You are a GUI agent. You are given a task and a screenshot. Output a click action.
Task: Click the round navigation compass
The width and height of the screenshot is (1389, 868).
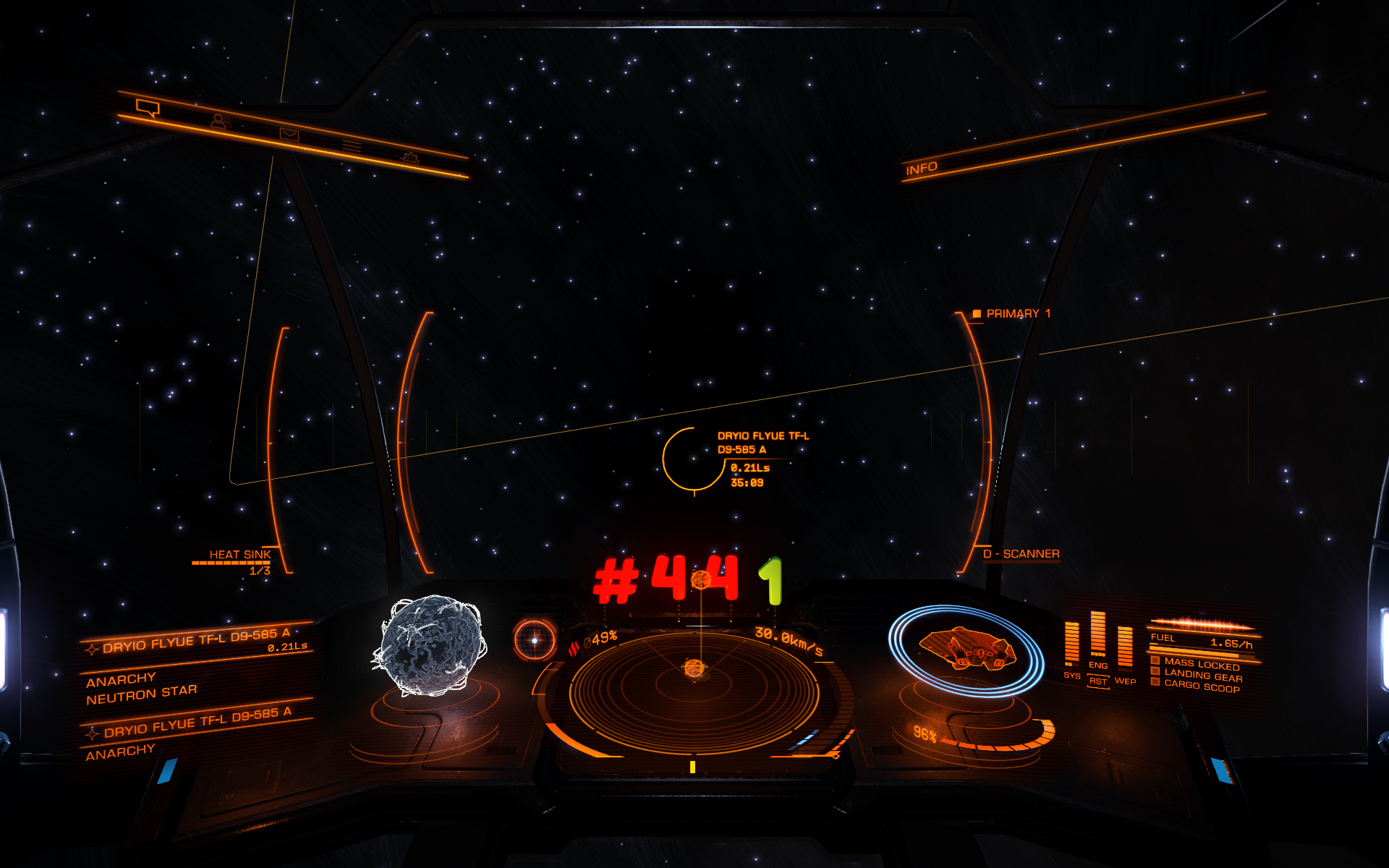535,640
